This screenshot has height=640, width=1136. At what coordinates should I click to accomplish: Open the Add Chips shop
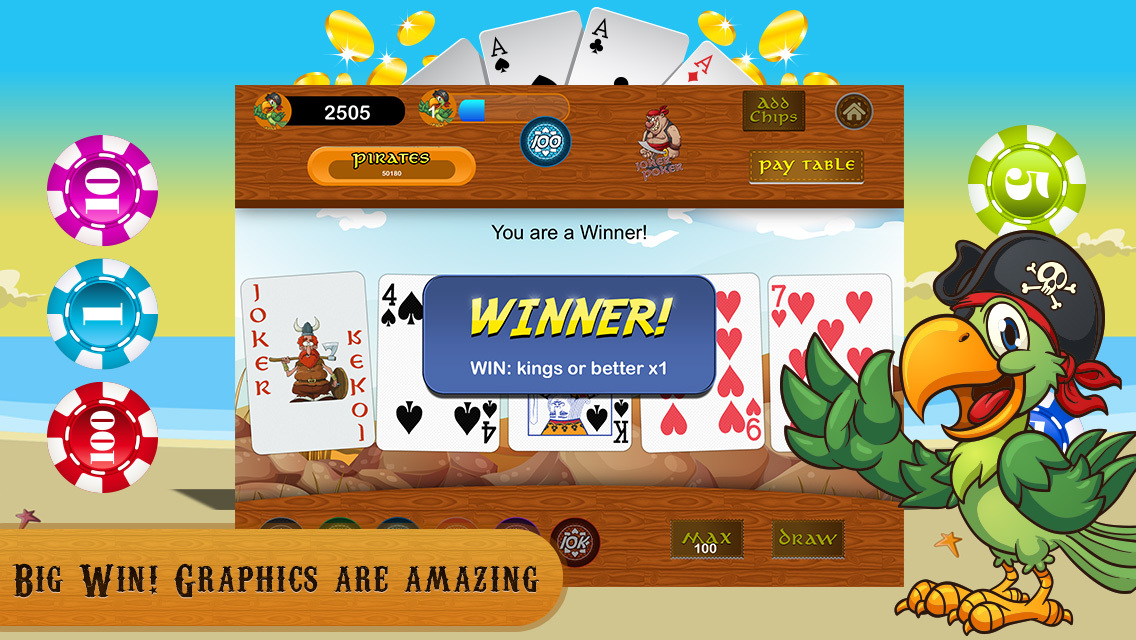click(773, 111)
